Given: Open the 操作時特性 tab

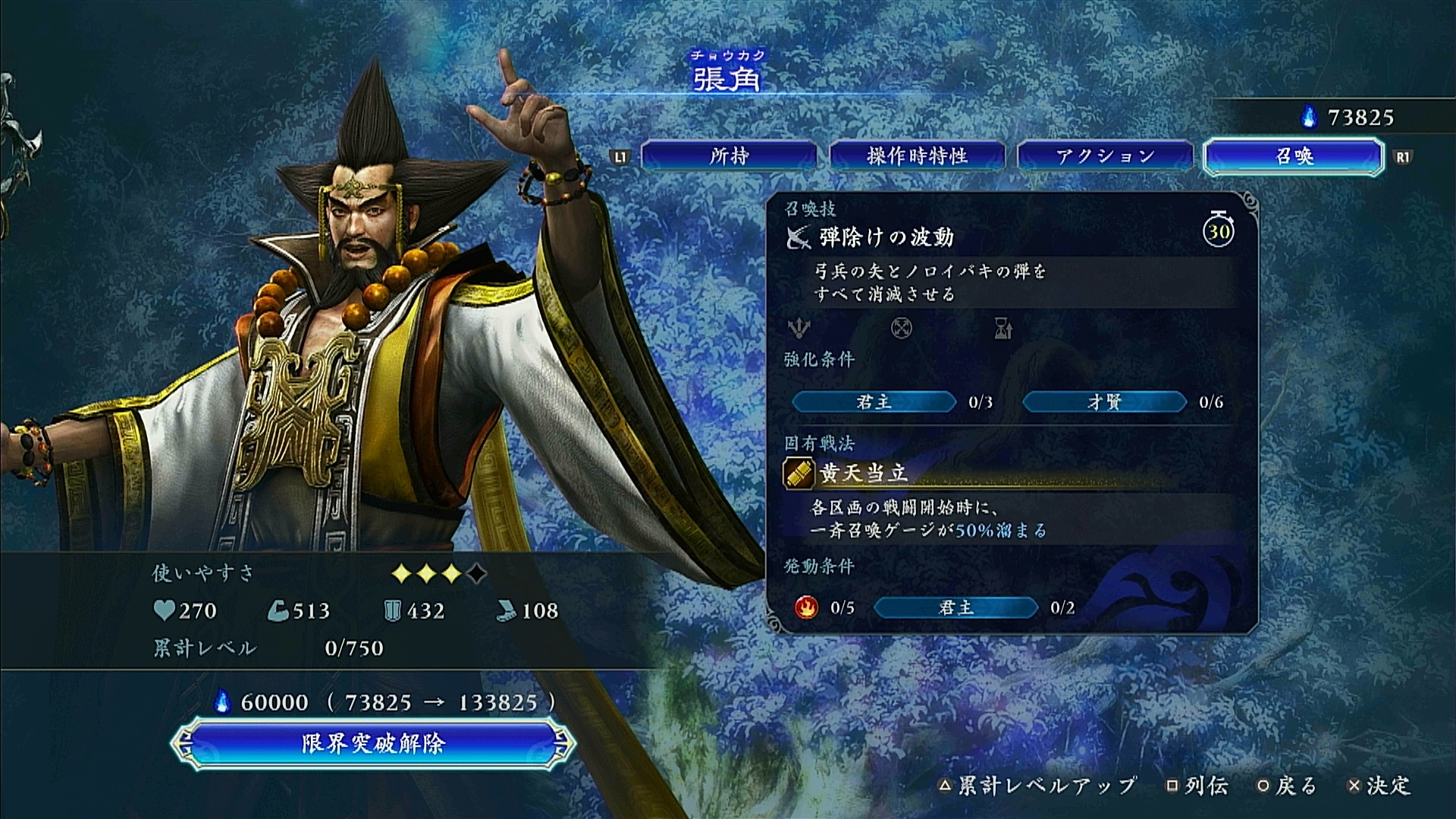Looking at the screenshot, I should click(917, 156).
